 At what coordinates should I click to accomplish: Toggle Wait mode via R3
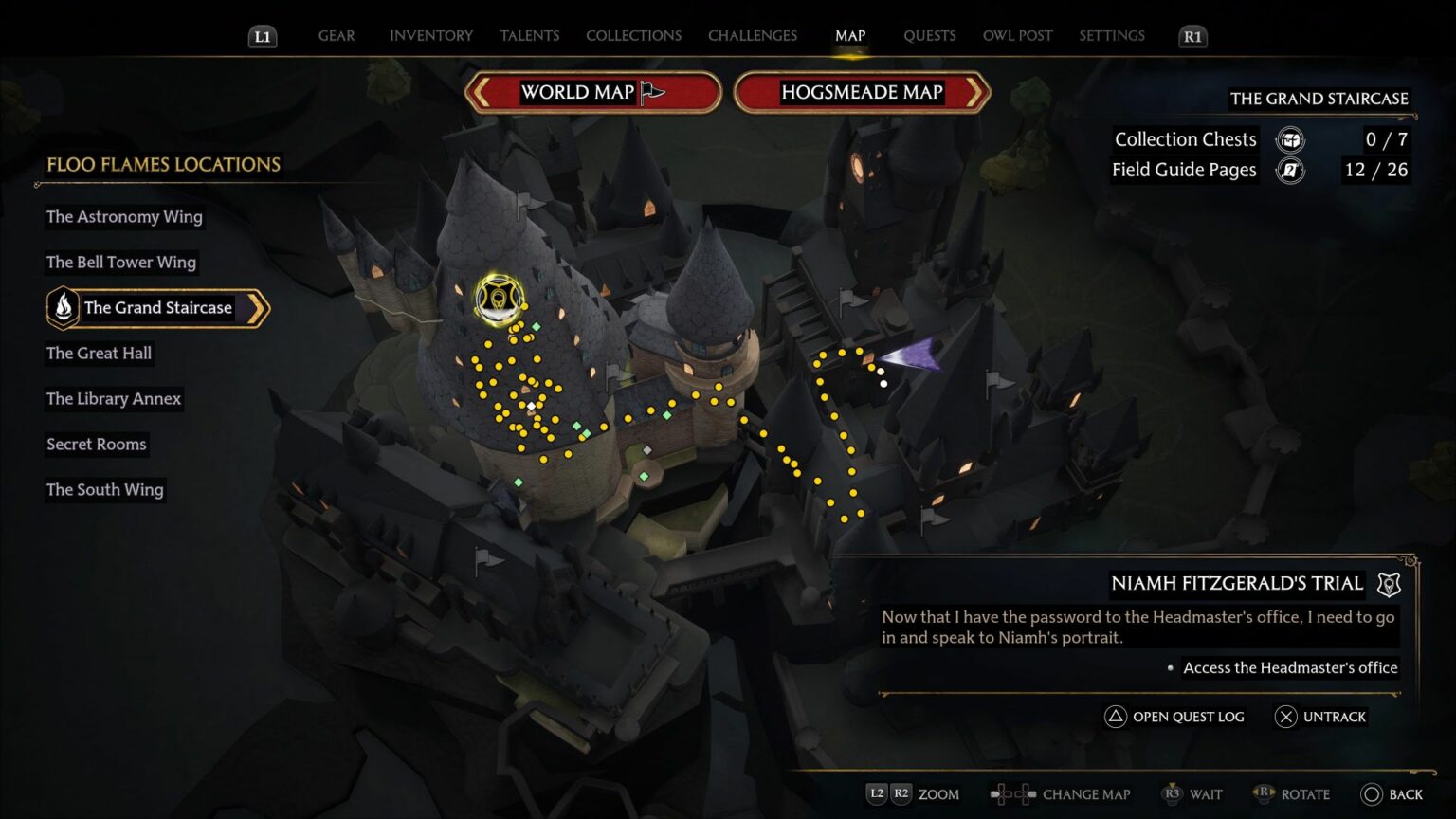tap(1173, 793)
